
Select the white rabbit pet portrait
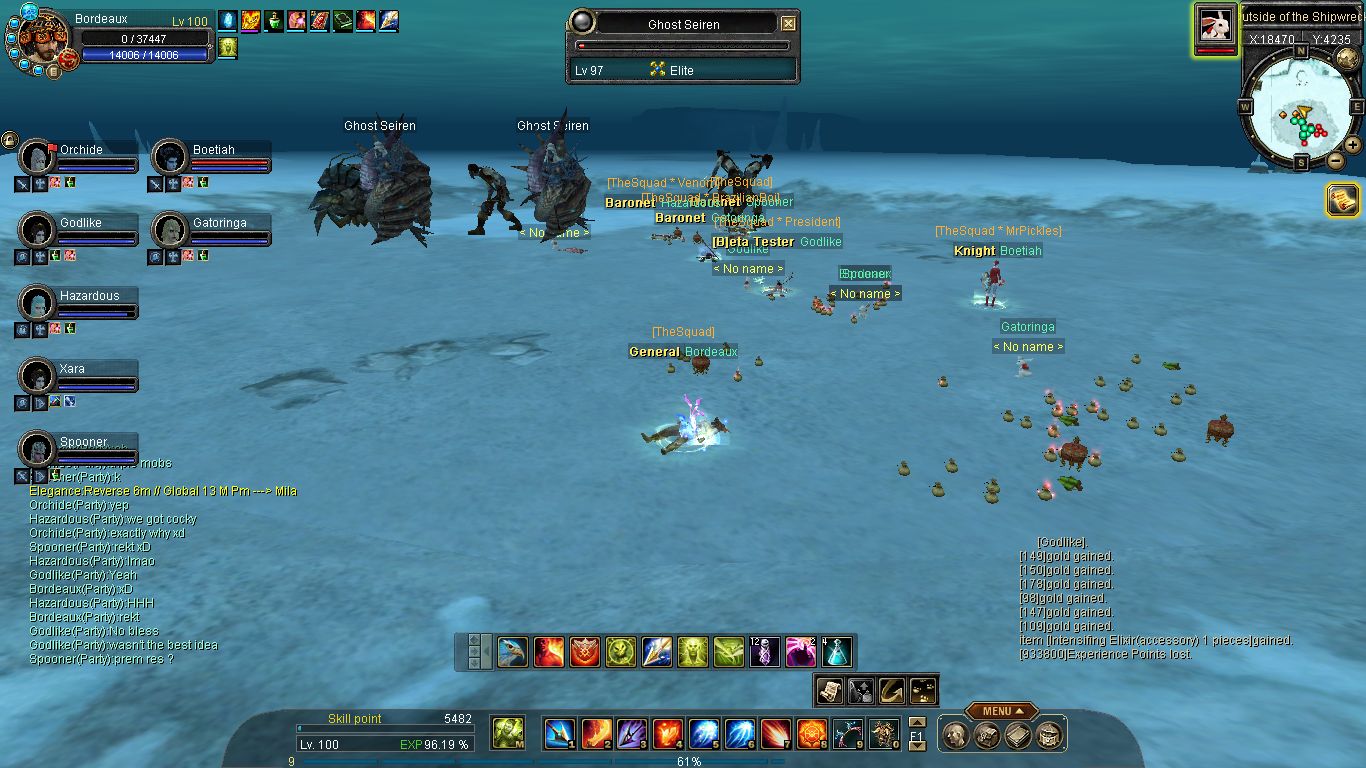(x=1216, y=26)
